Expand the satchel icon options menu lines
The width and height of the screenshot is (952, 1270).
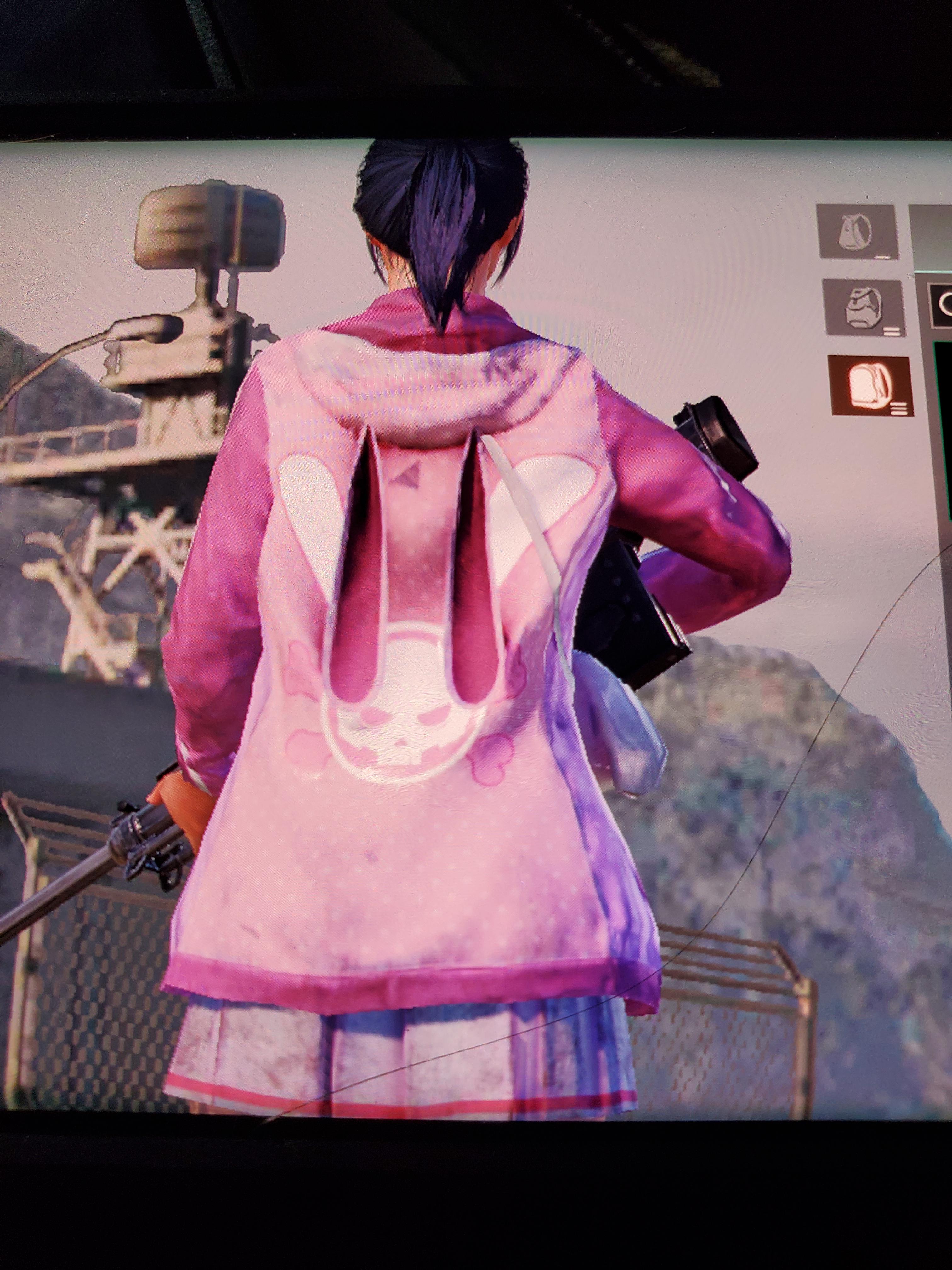[891, 332]
